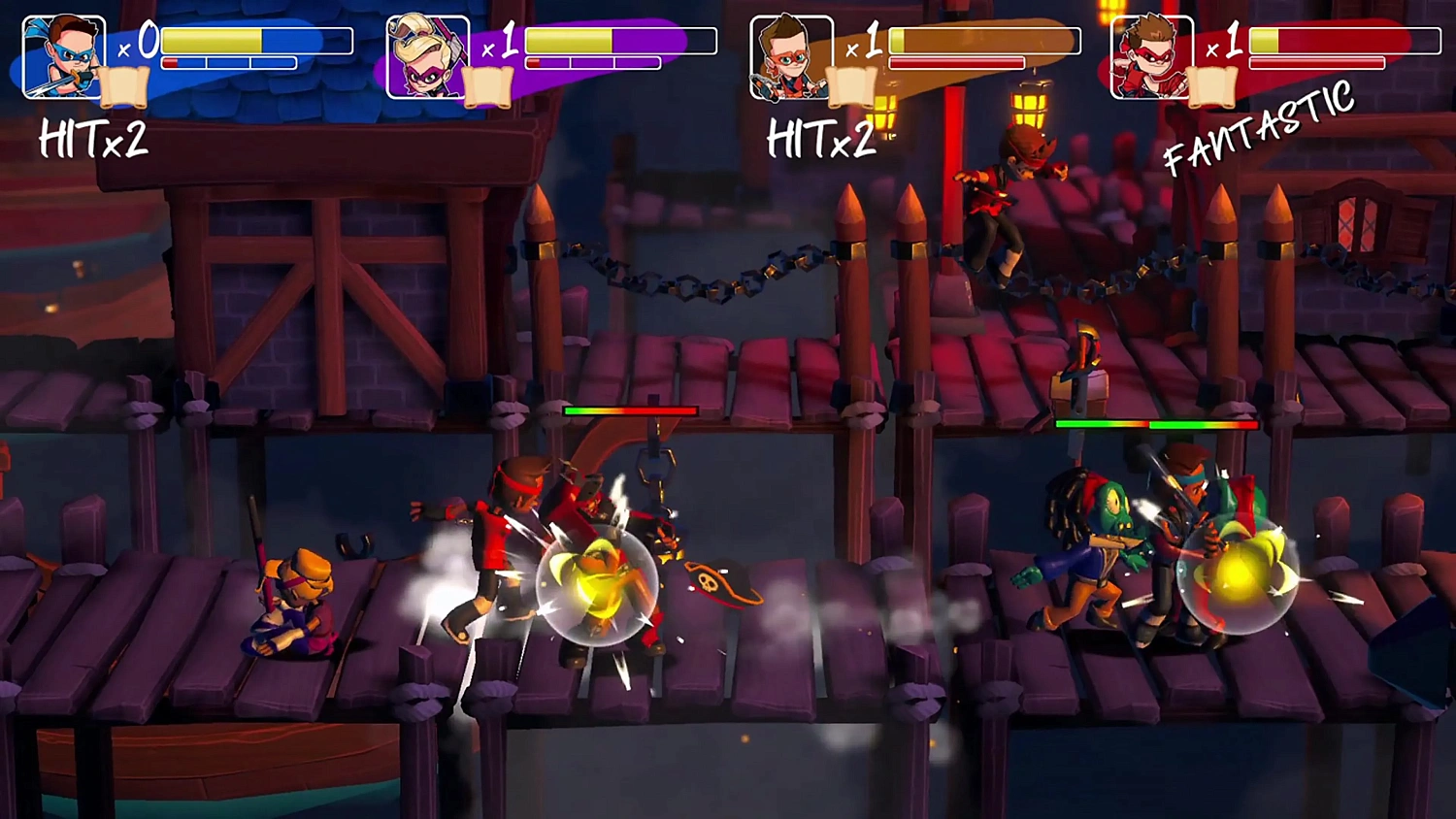The width and height of the screenshot is (1456, 819).
Task: Select the scroll icon under the orange player
Action: click(854, 85)
